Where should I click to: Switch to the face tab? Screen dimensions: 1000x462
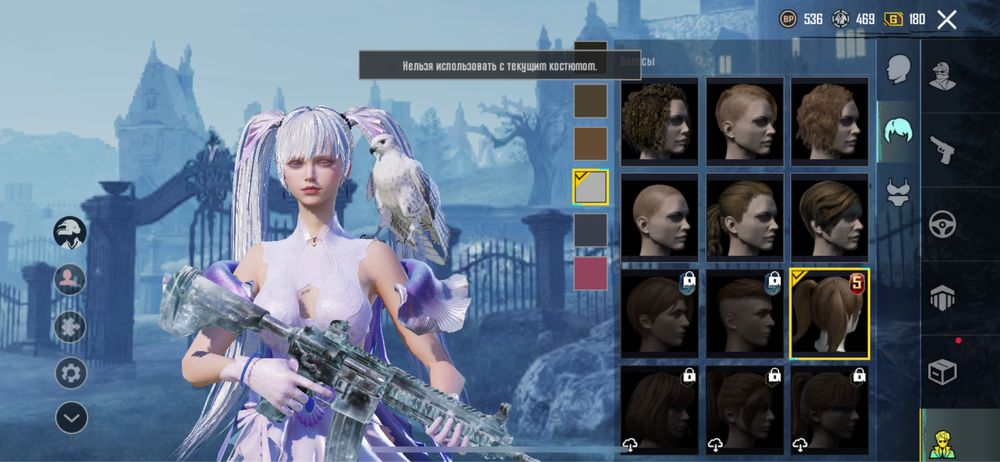tap(898, 70)
